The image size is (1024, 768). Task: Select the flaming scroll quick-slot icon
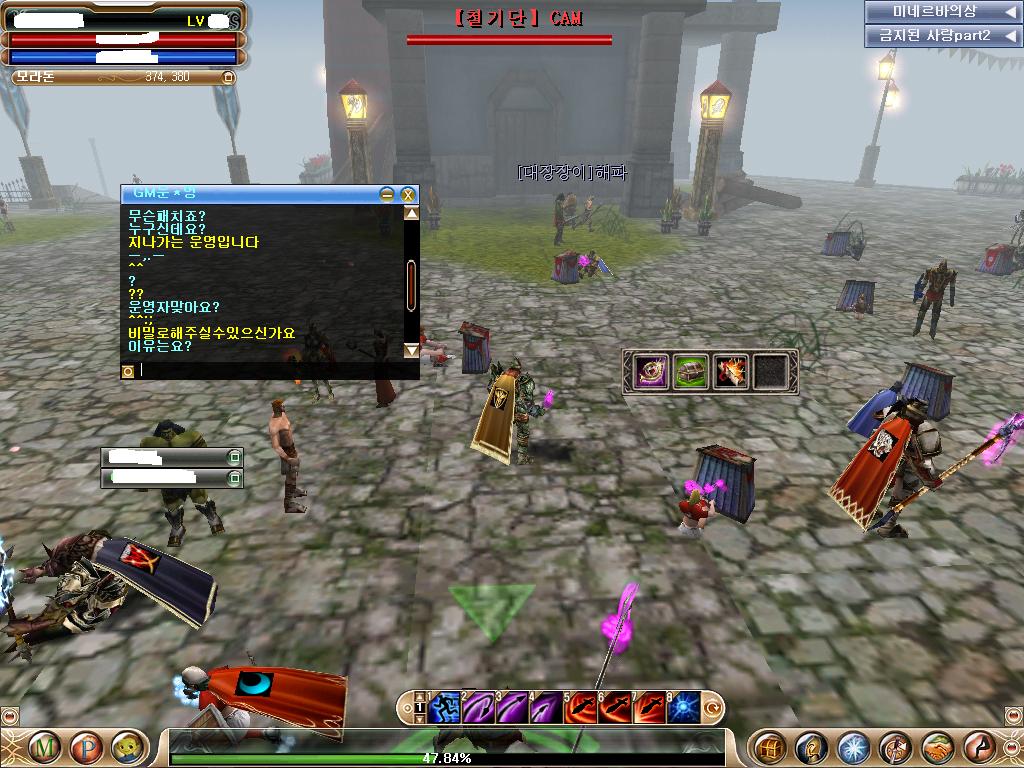point(730,371)
